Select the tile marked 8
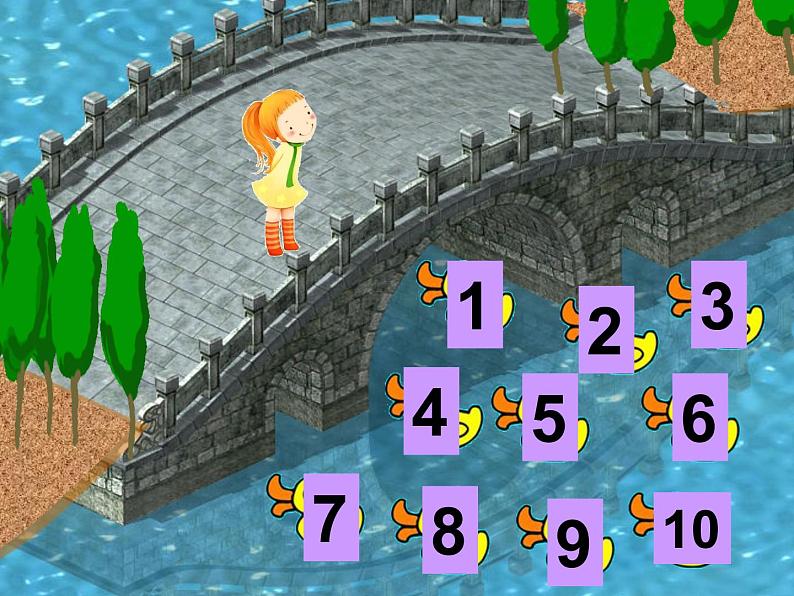This screenshot has width=794, height=596. pyautogui.click(x=449, y=530)
